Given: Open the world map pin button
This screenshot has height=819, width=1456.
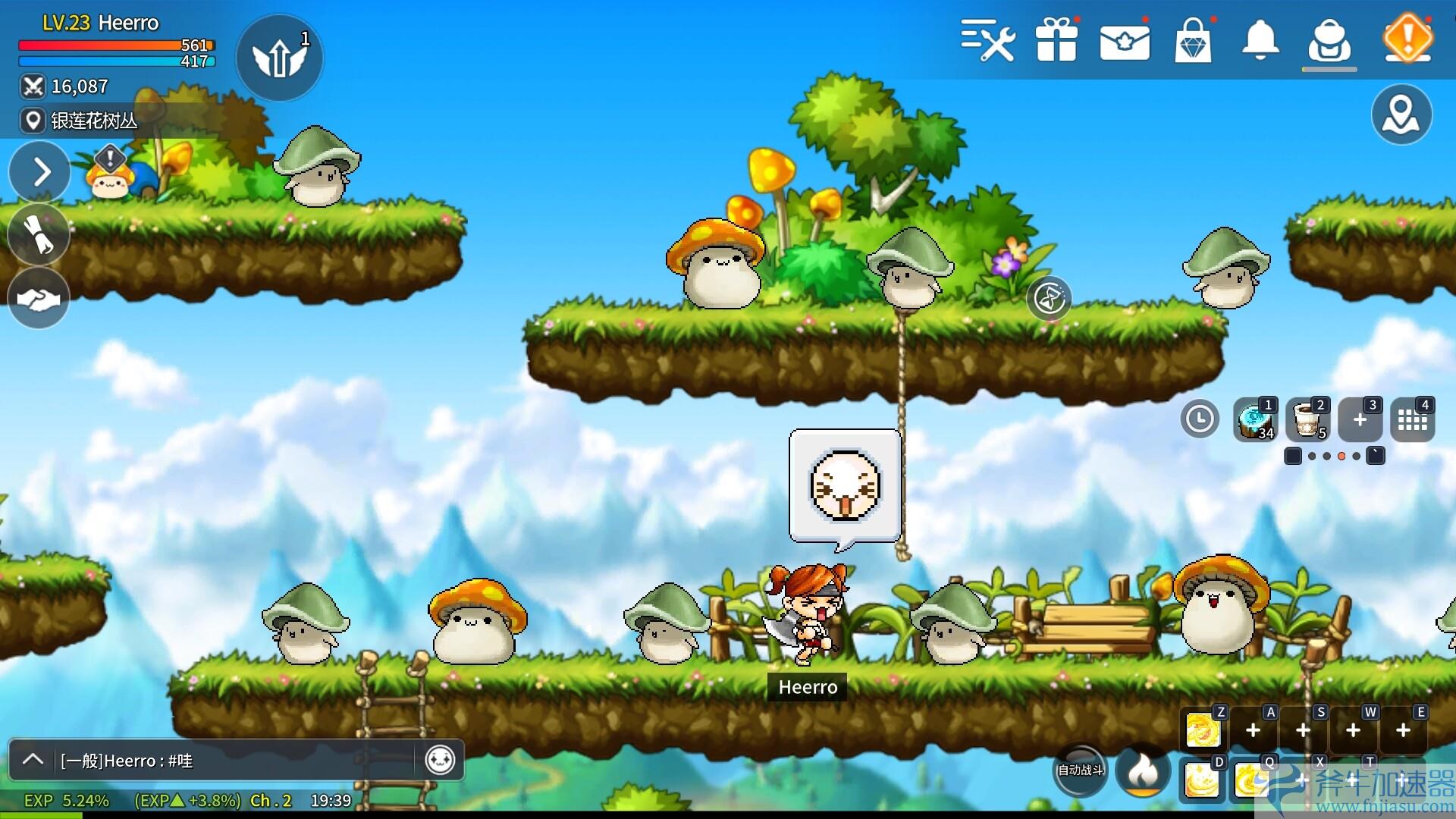Looking at the screenshot, I should point(1401,115).
